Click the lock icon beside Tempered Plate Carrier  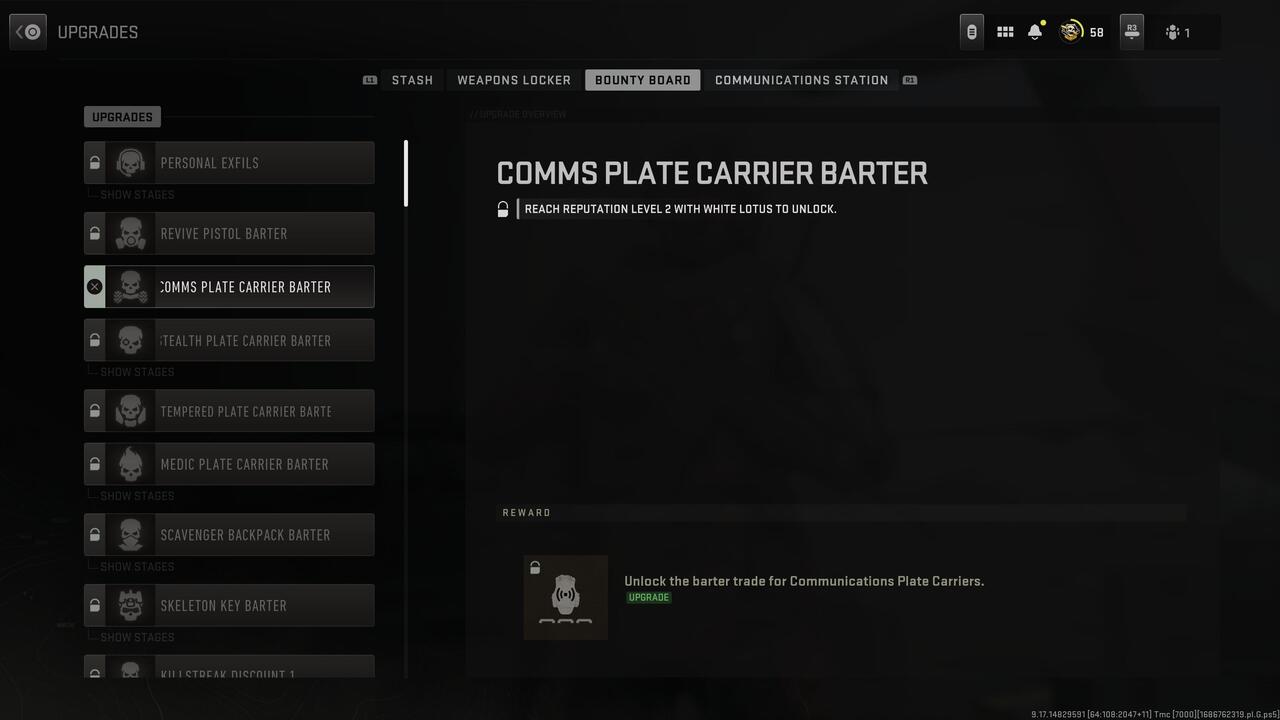[95, 410]
